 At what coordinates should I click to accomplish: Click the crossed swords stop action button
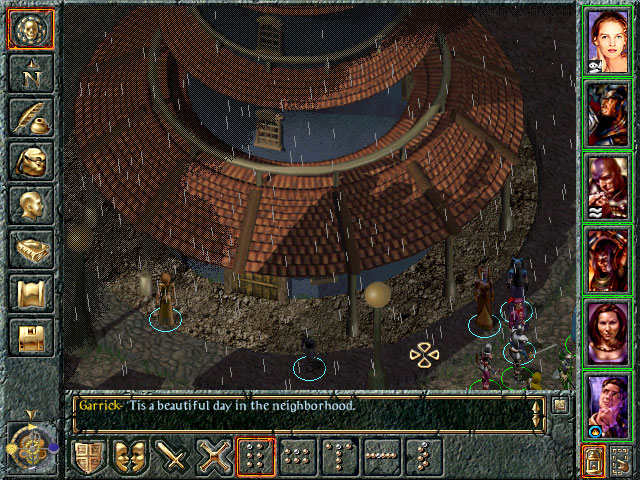click(215, 456)
